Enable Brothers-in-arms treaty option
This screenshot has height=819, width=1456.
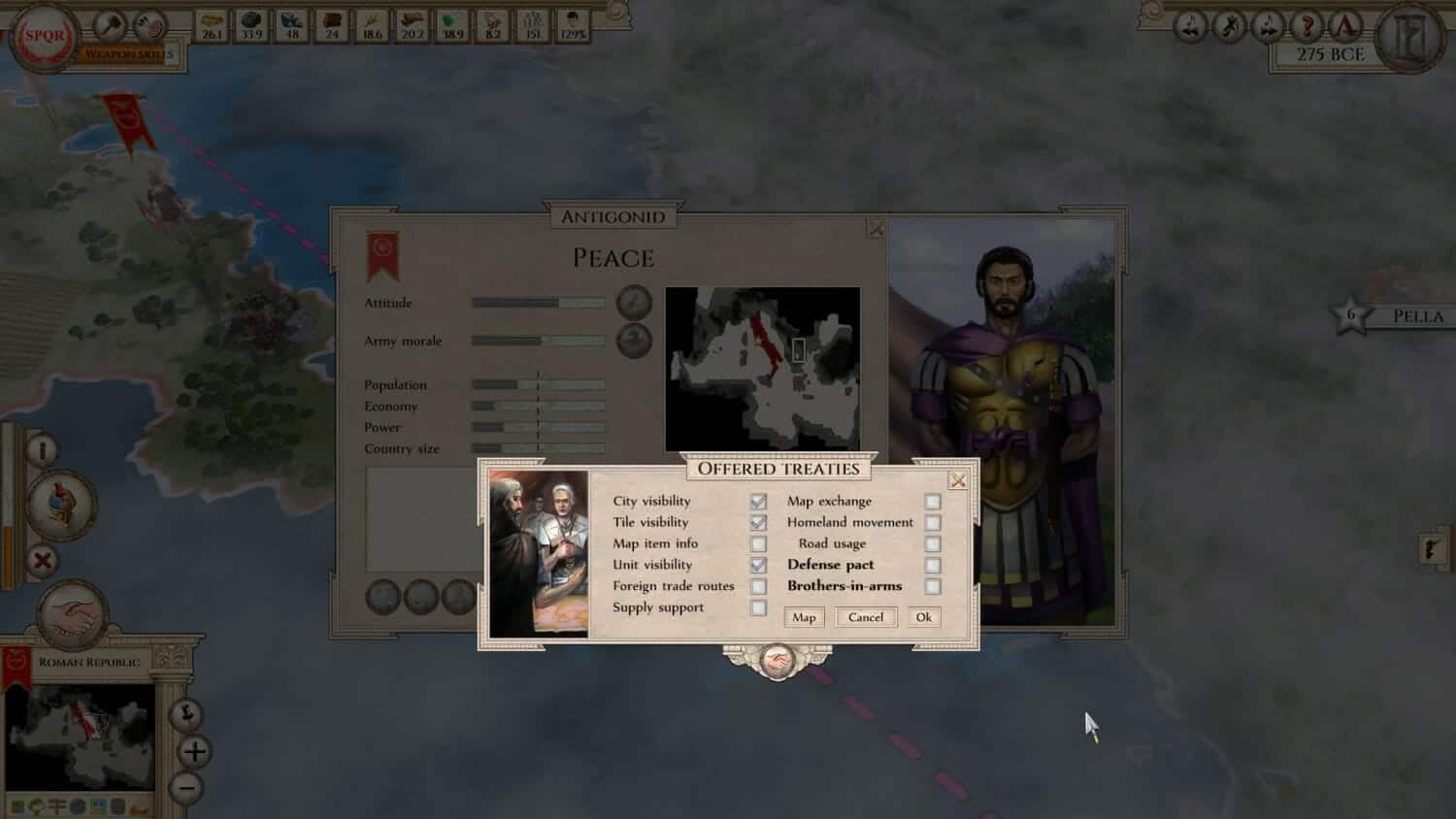pos(934,585)
